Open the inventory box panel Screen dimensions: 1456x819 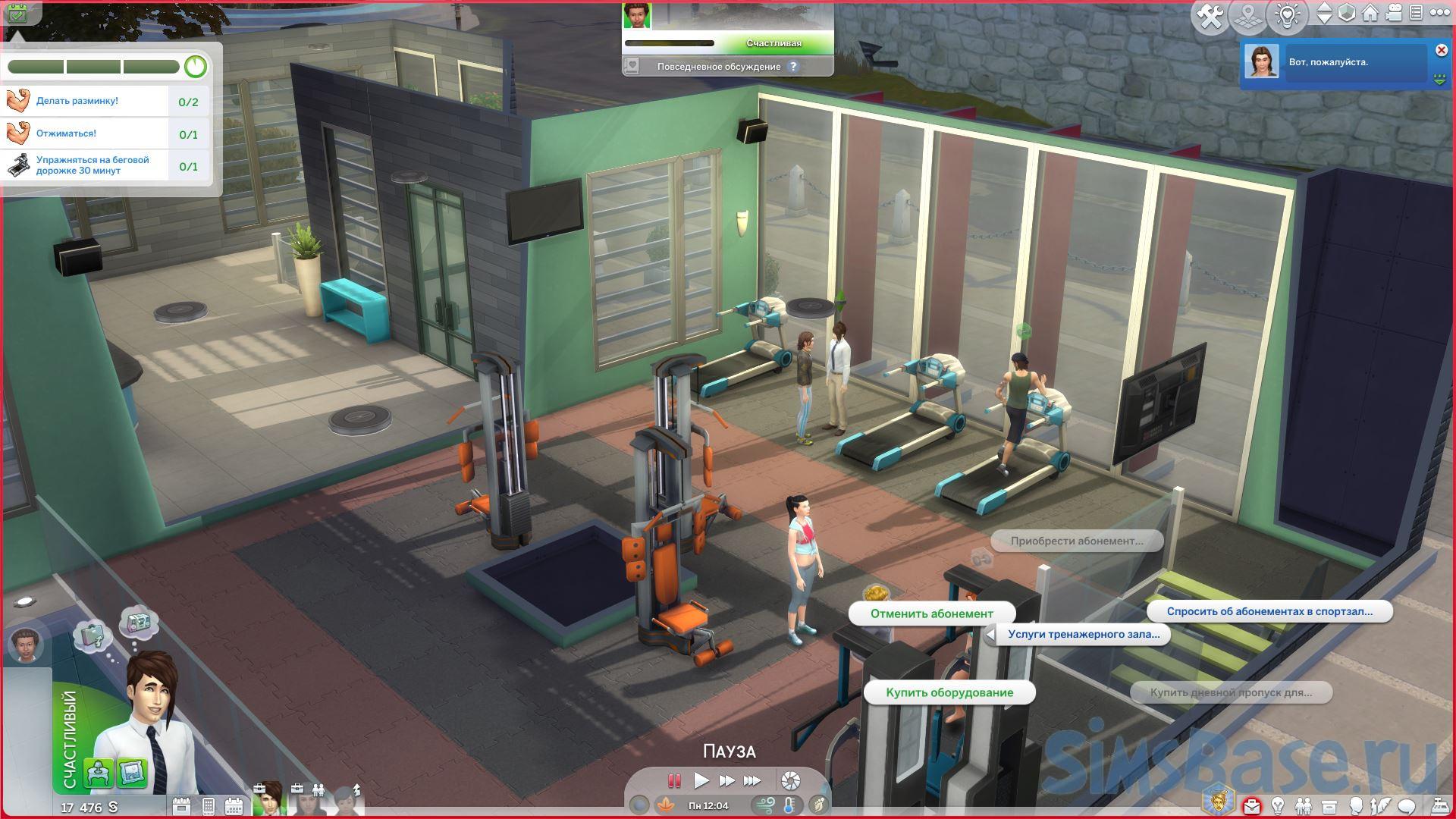tap(1329, 805)
